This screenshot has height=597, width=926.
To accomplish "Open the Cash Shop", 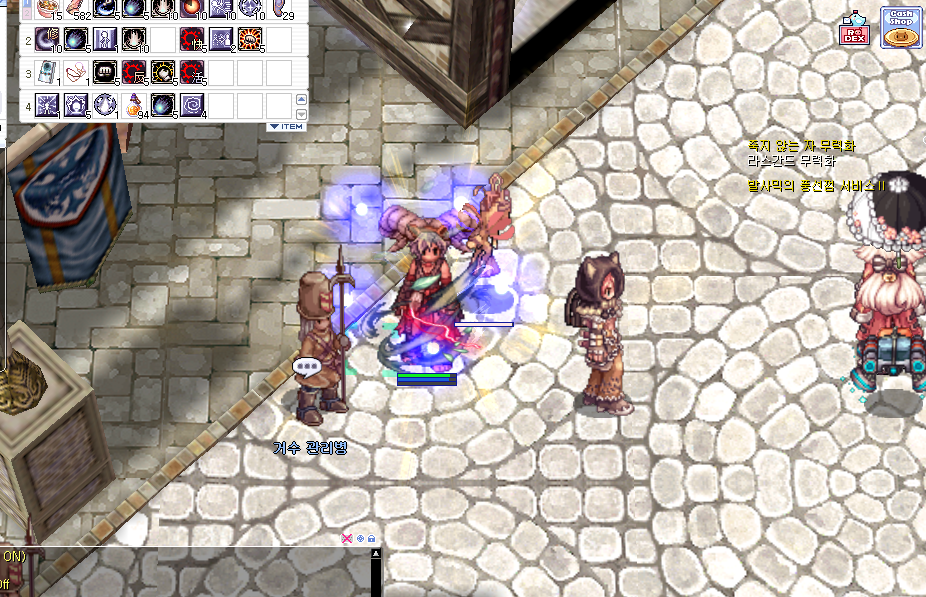I will point(900,27).
